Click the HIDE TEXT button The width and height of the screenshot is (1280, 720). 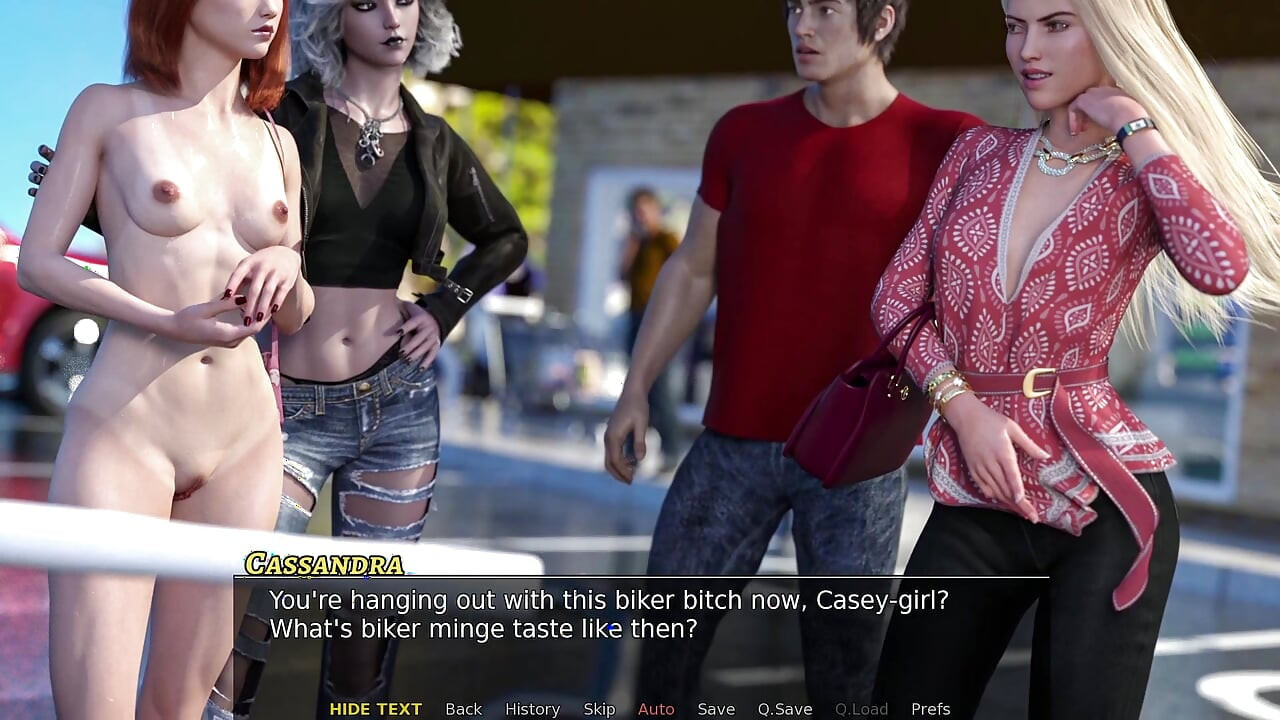click(x=375, y=709)
